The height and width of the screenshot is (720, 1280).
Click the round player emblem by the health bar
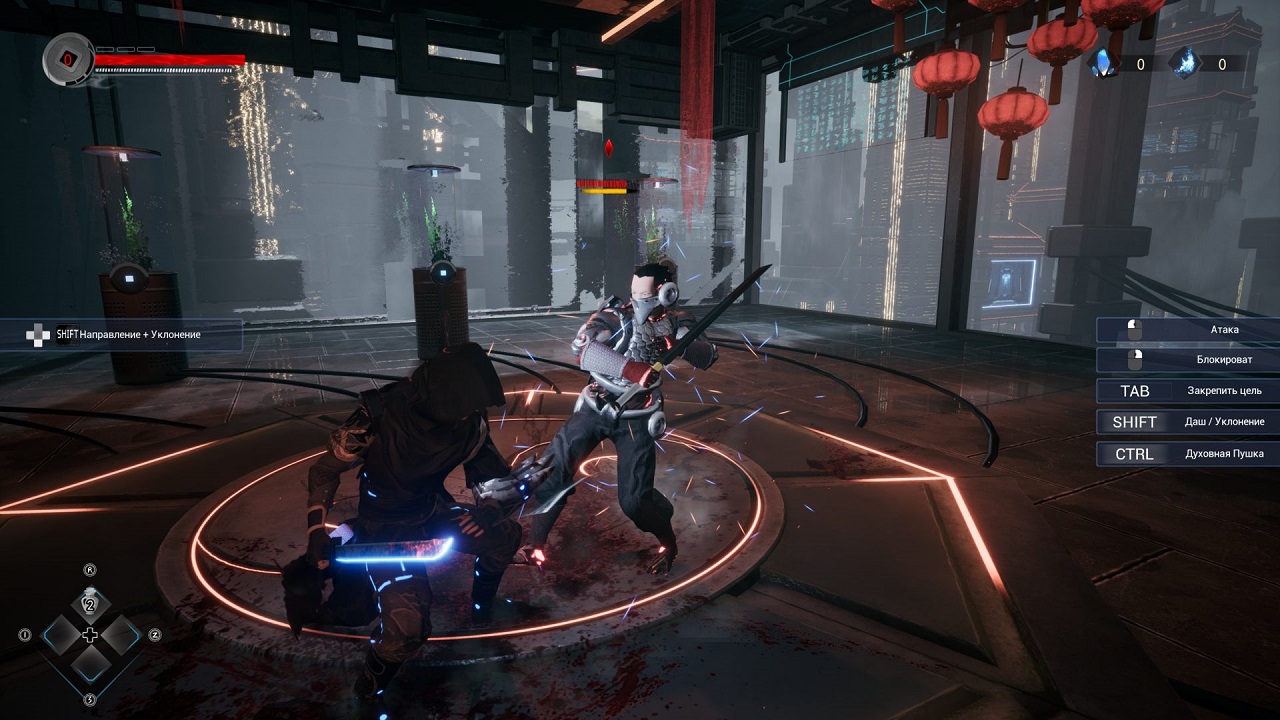tap(68, 59)
